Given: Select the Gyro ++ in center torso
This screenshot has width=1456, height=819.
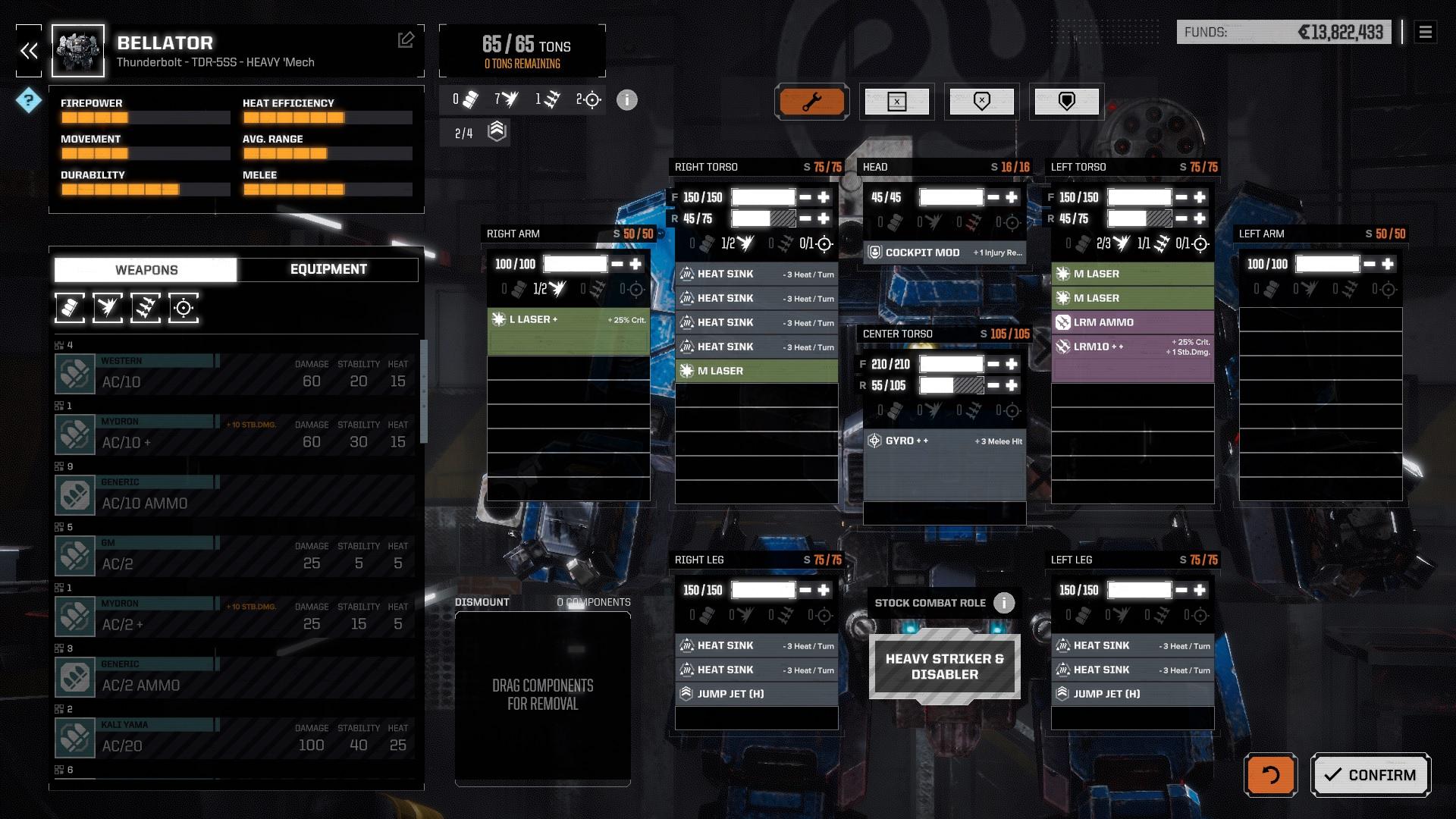Looking at the screenshot, I should point(944,441).
